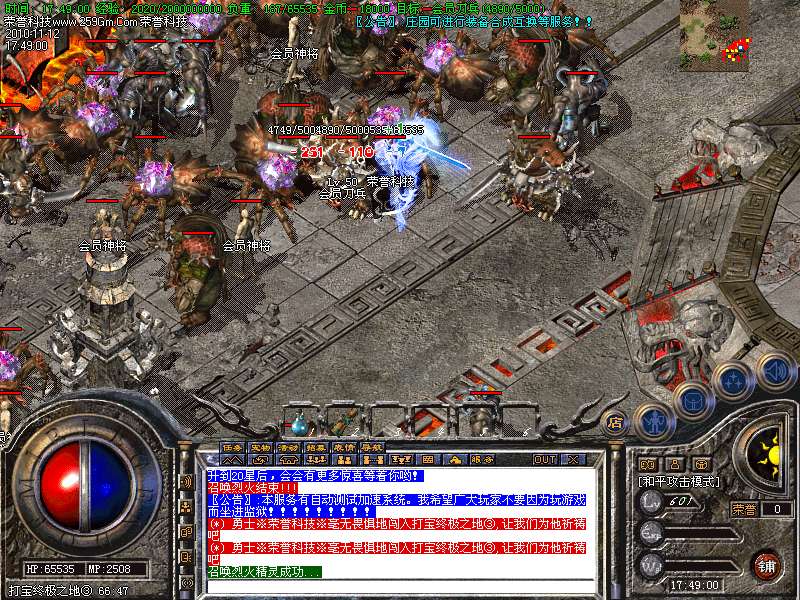Image resolution: width=800 pixels, height=600 pixels.
Task: Open the 铺 stall button
Action: (767, 565)
